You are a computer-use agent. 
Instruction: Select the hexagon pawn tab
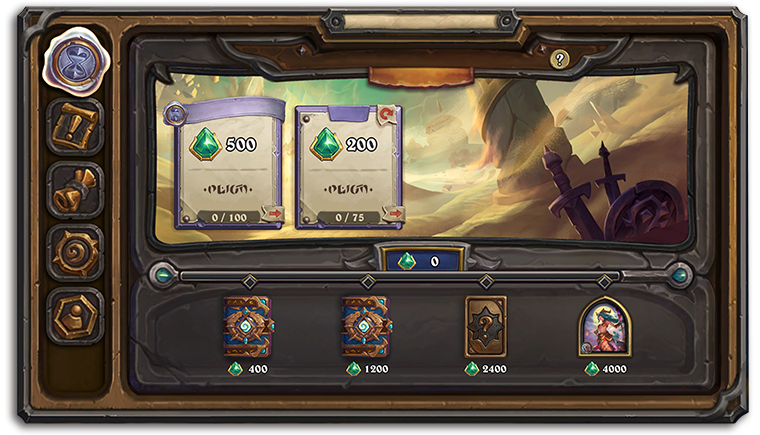pyautogui.click(x=75, y=316)
